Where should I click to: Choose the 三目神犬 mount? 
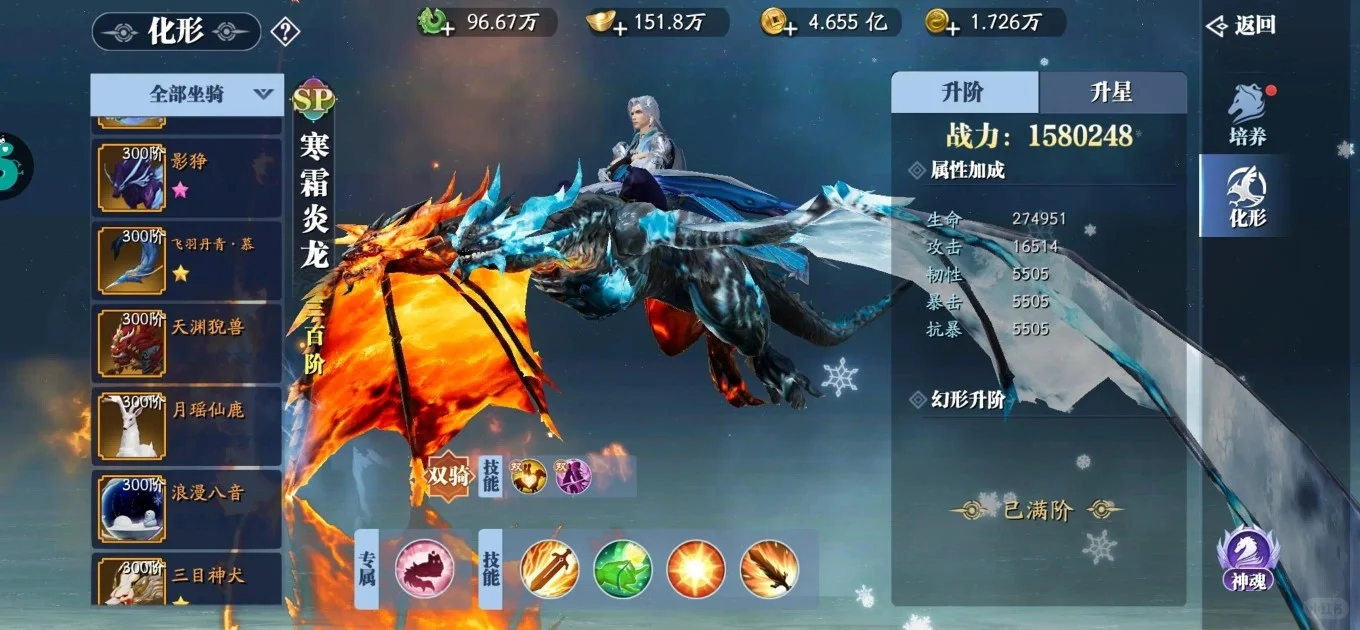pos(187,583)
